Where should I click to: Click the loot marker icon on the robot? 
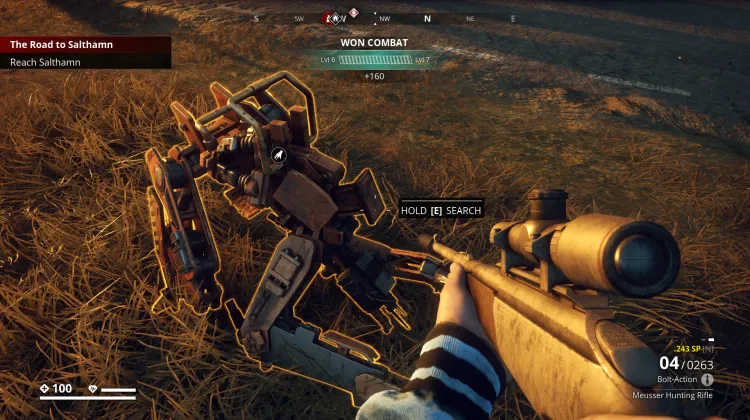(x=279, y=155)
